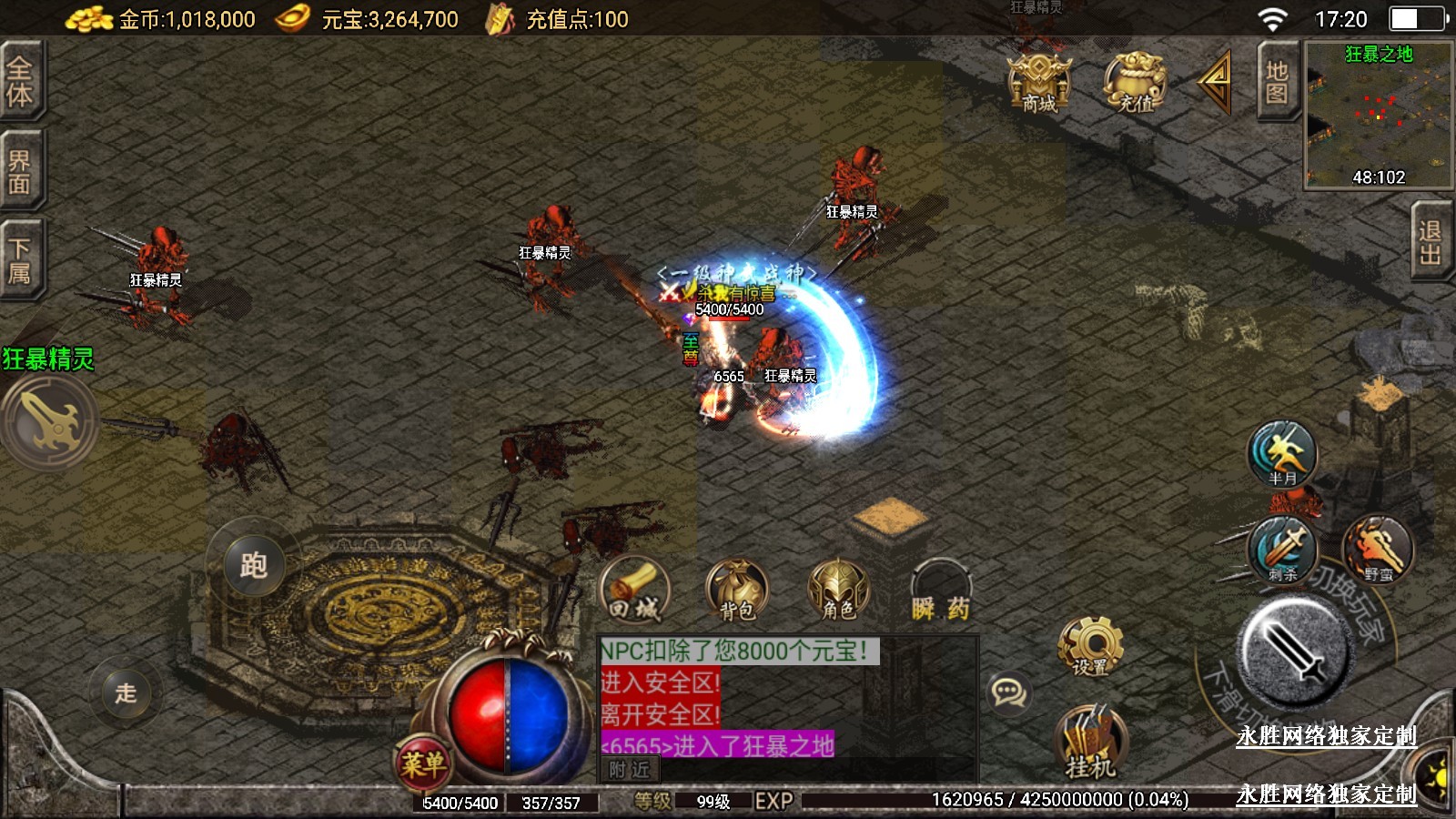The width and height of the screenshot is (1456, 819).
Task: Tap the 退出 exit button
Action: coord(1431,242)
